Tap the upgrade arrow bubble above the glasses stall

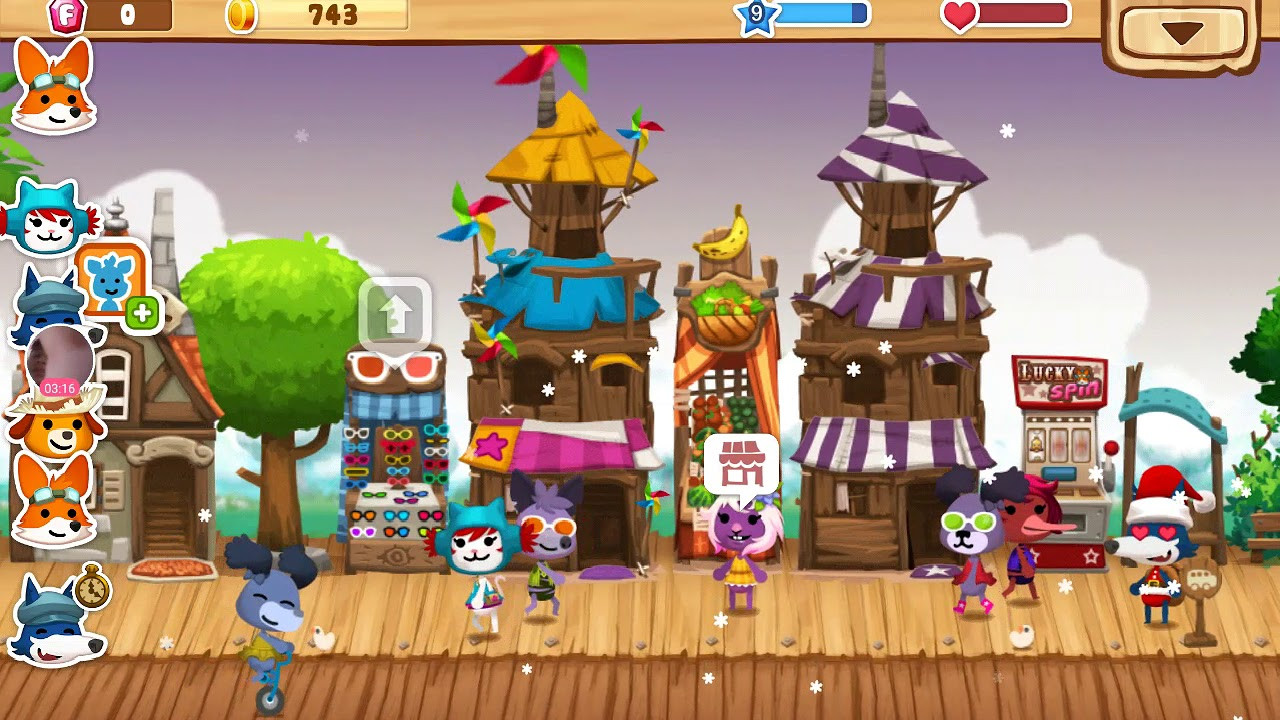[395, 313]
